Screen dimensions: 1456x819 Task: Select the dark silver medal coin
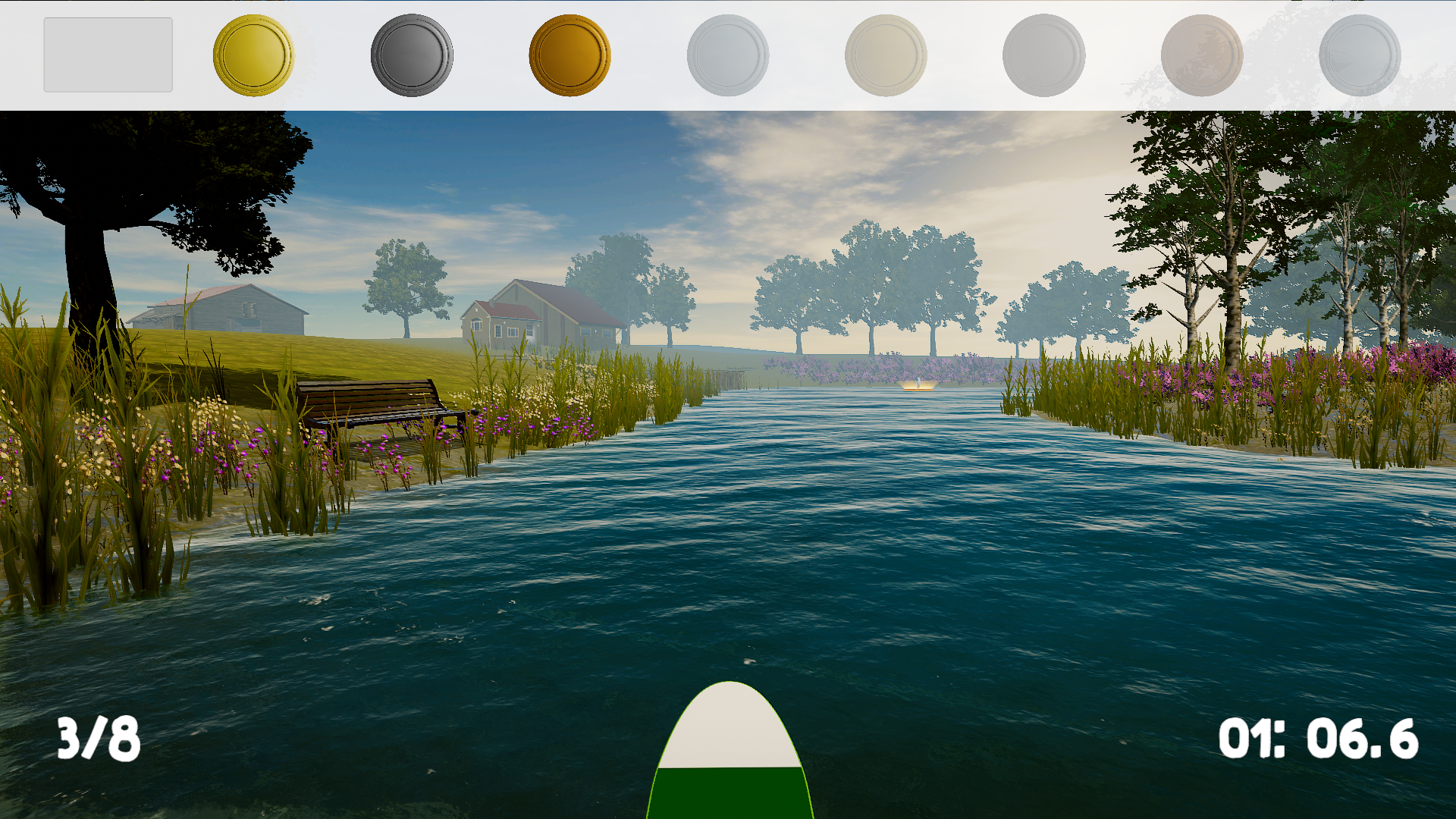412,55
